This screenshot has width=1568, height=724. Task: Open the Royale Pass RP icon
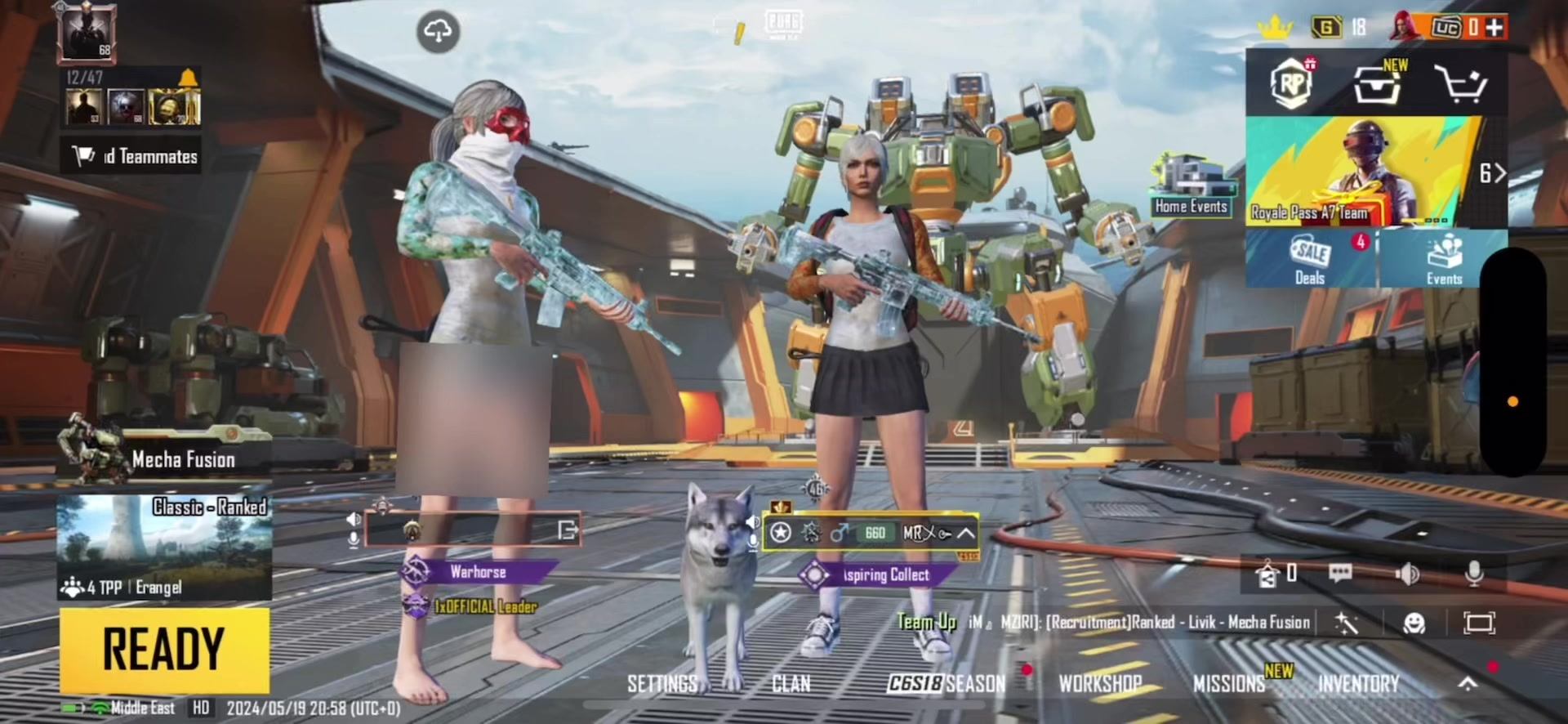pyautogui.click(x=1291, y=83)
